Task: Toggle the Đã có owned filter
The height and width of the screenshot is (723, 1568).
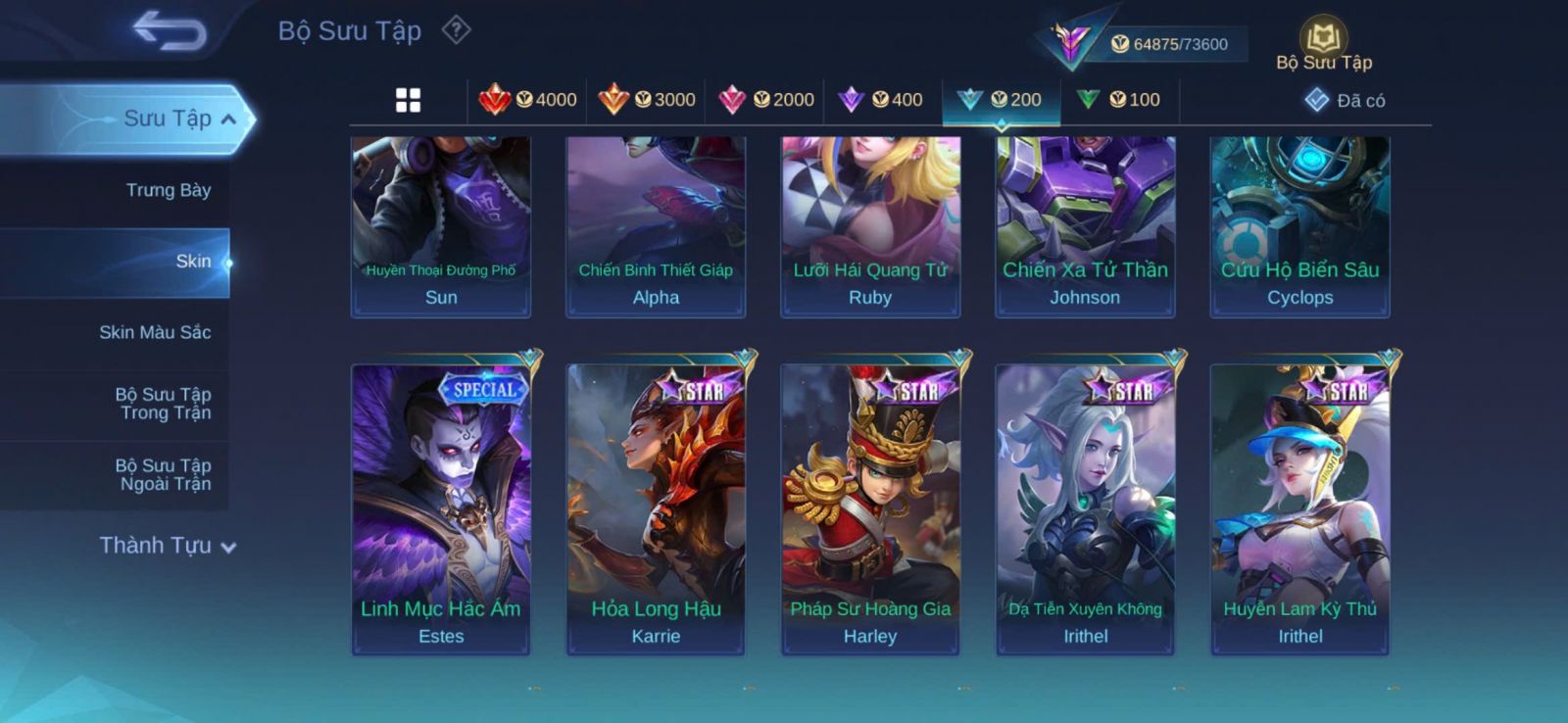Action: (x=1346, y=100)
